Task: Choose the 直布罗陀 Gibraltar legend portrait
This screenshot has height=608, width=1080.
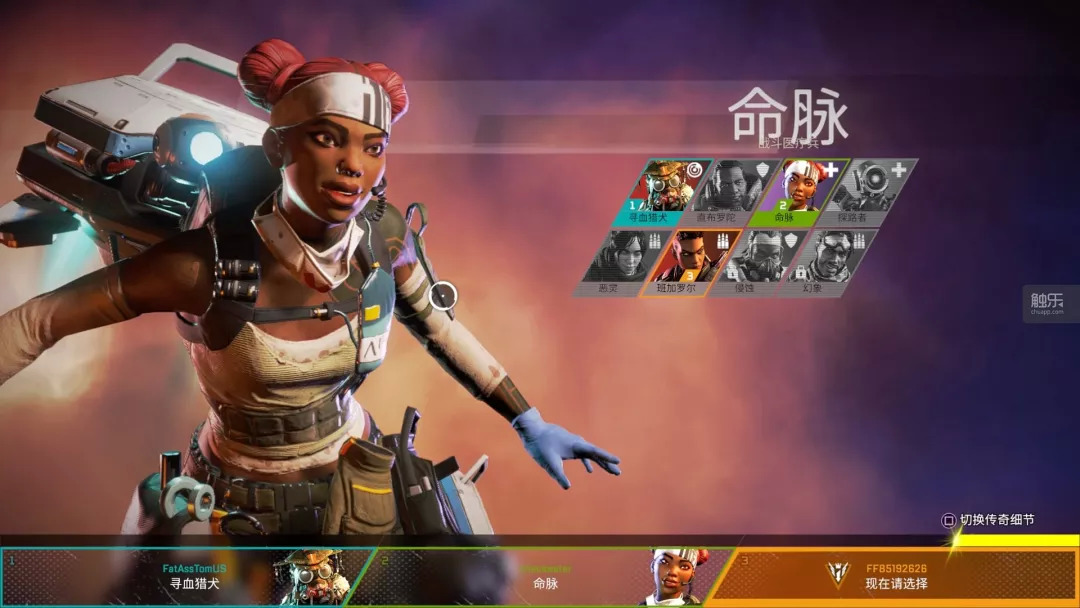Action: click(733, 191)
